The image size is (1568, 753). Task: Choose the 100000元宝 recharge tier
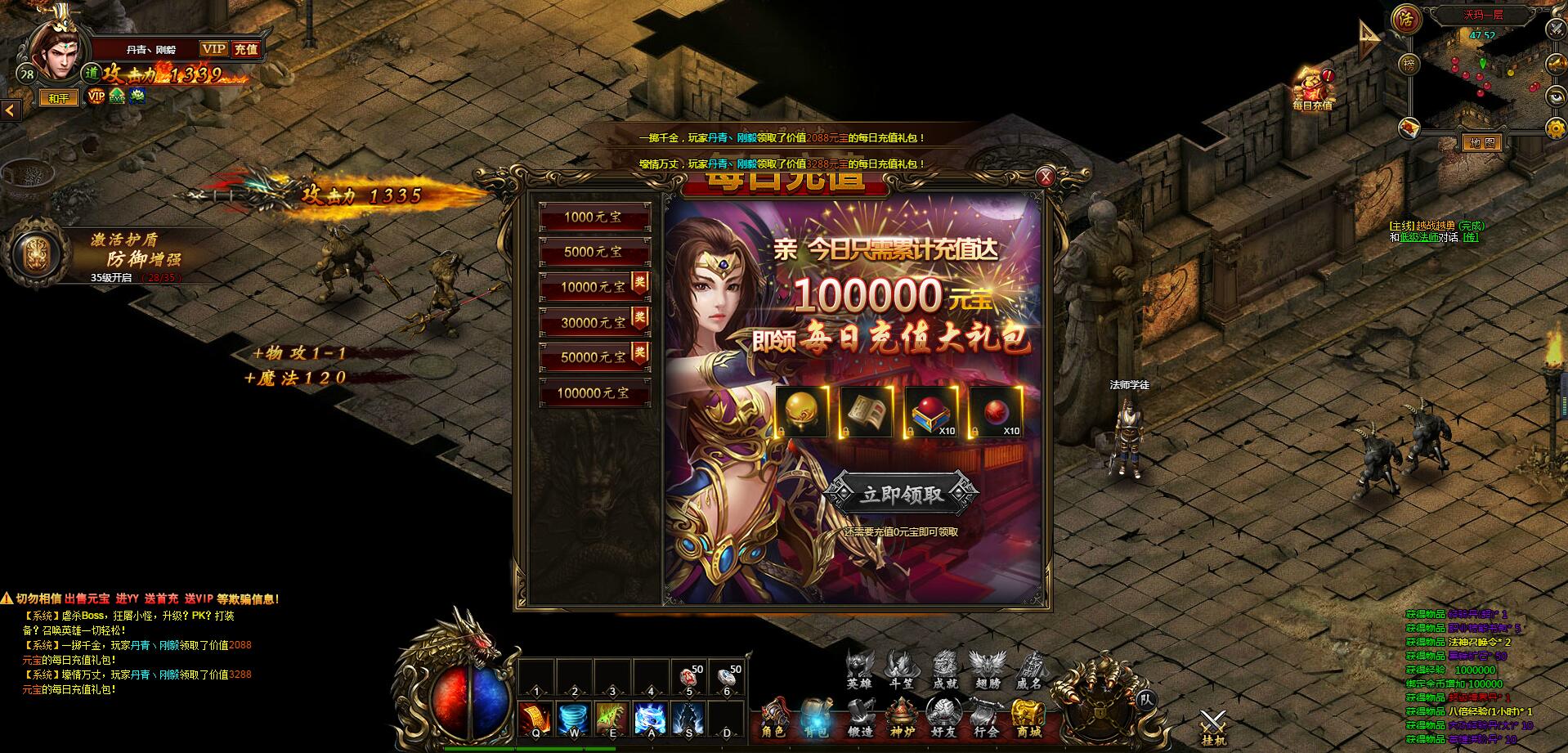click(x=594, y=393)
